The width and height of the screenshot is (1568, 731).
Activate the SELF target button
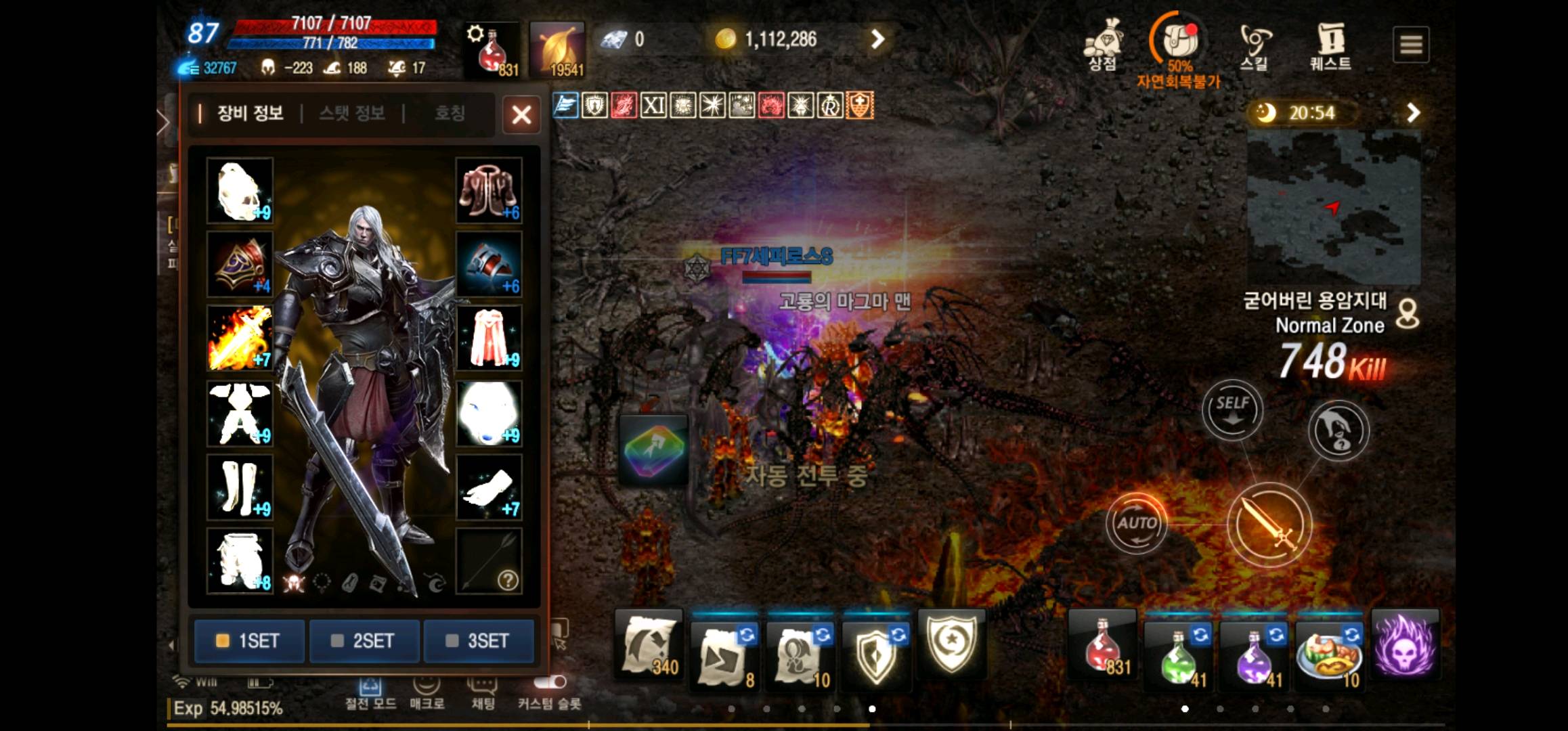click(x=1232, y=410)
